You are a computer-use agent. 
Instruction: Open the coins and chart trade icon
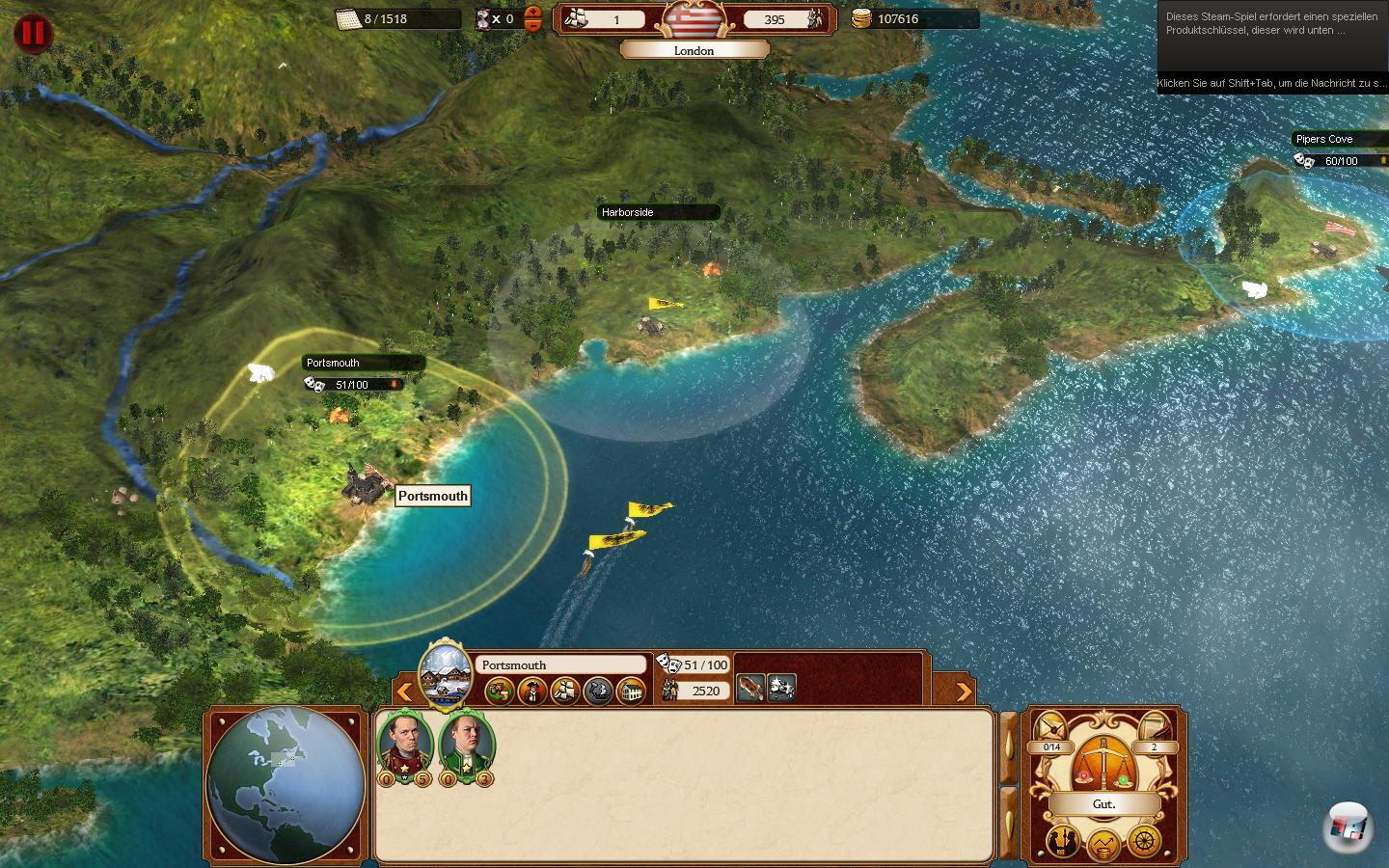[1103, 846]
